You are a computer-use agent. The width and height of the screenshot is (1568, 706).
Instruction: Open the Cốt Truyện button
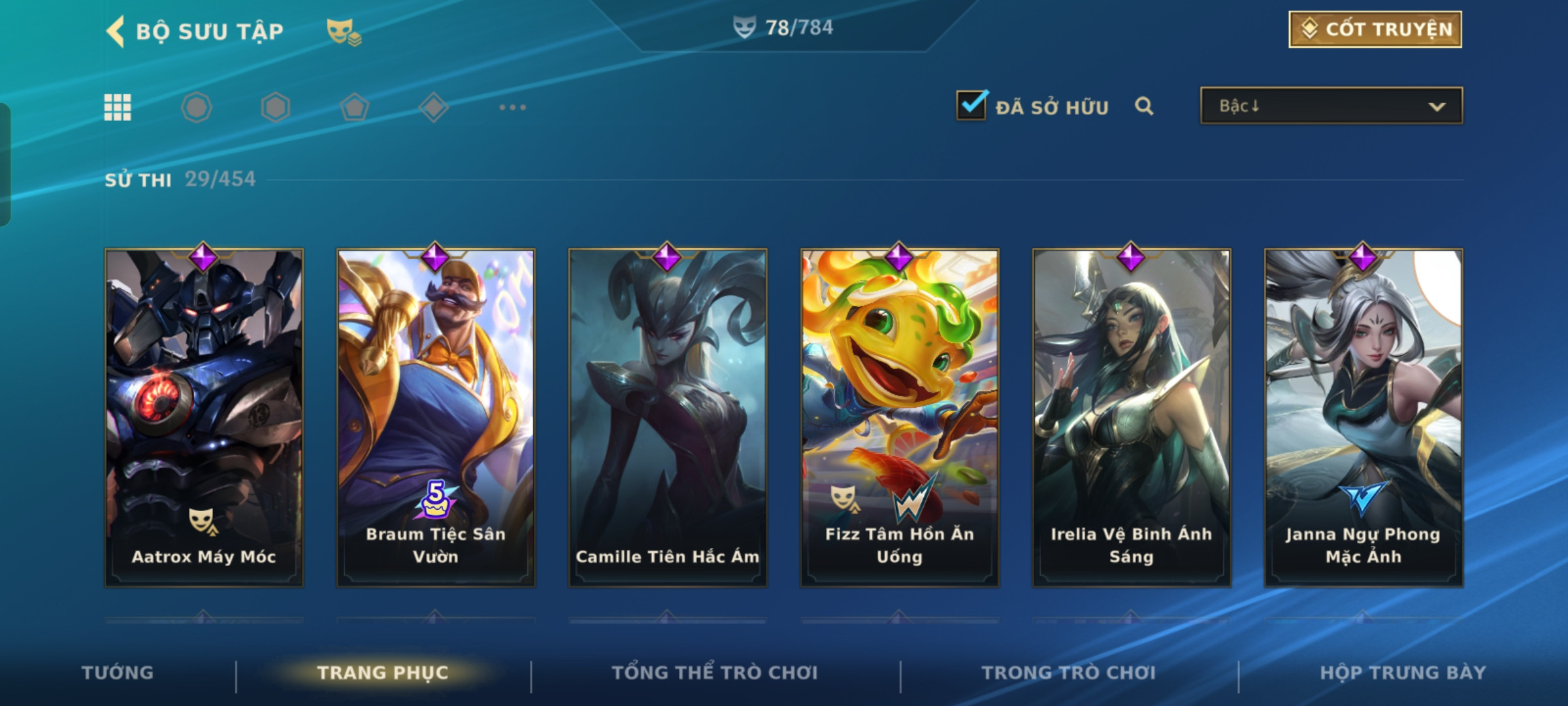[x=1375, y=29]
